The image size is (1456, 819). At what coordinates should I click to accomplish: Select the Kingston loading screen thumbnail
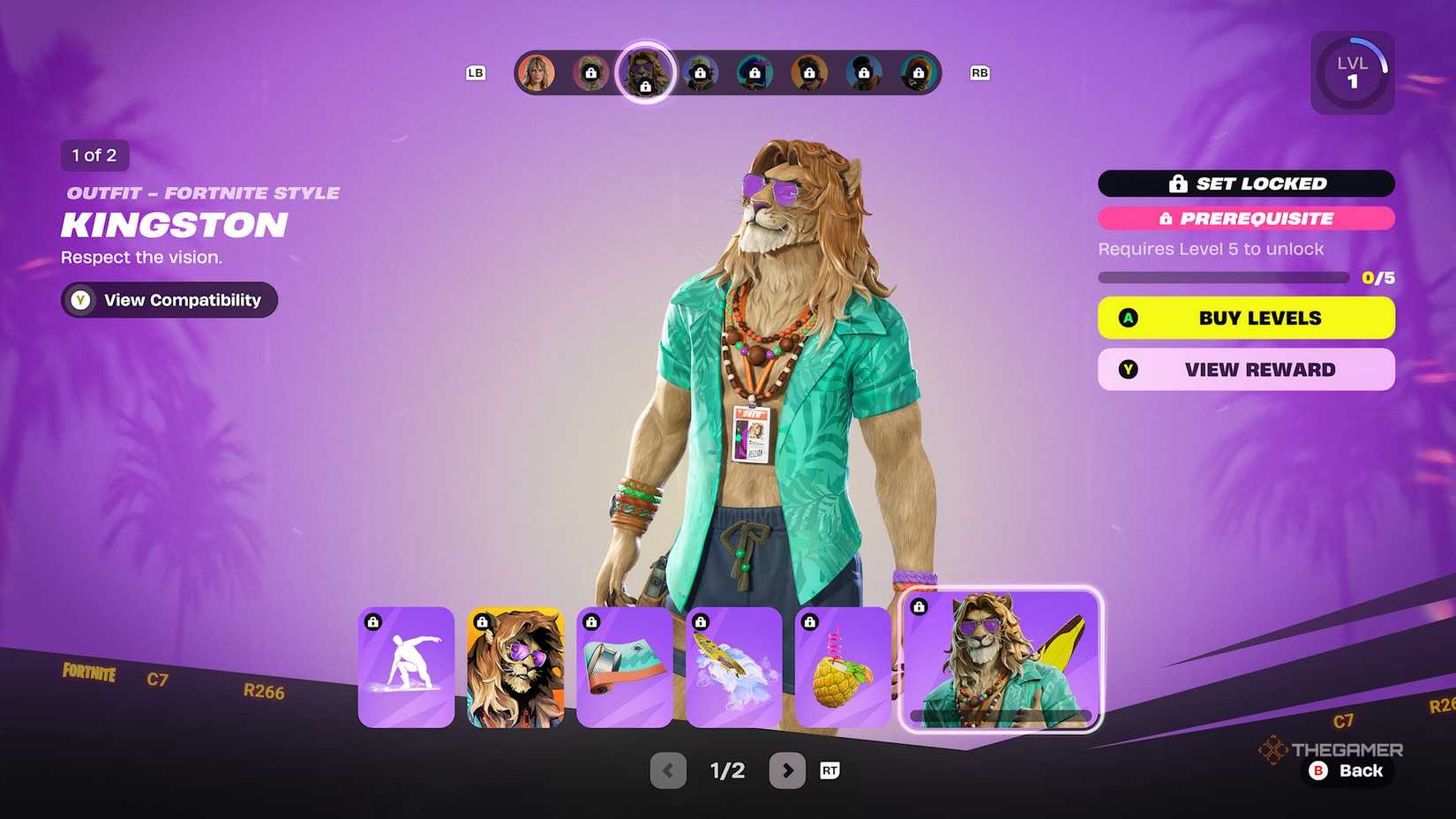click(x=515, y=668)
